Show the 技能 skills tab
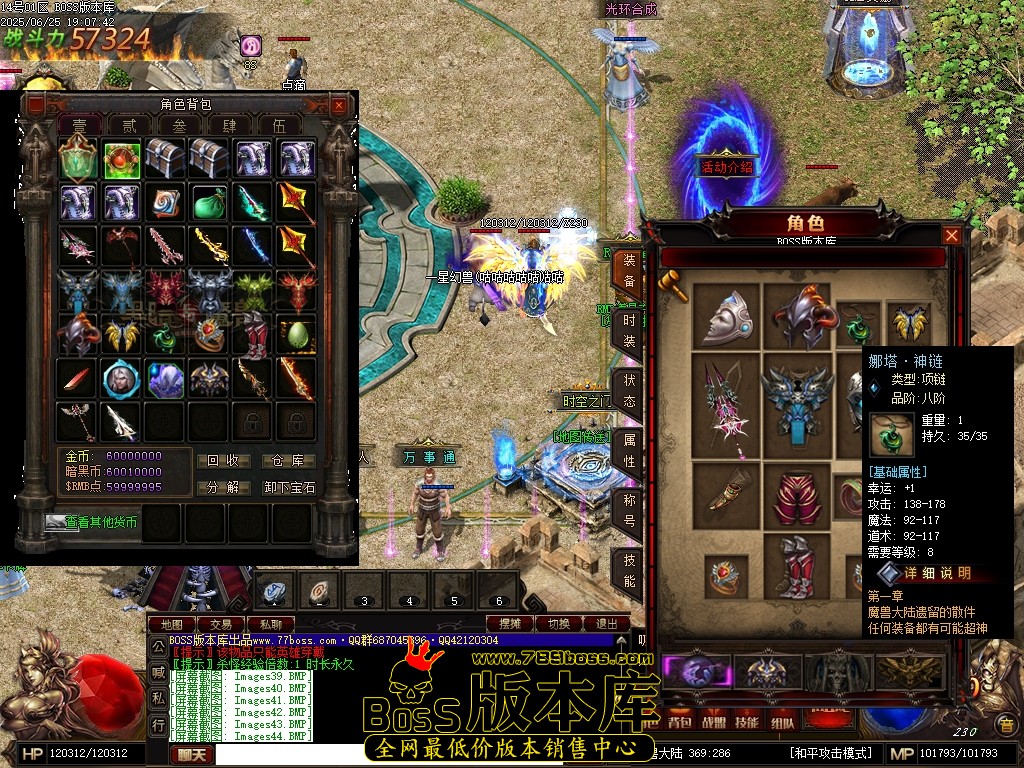This screenshot has height=768, width=1024. point(629,570)
